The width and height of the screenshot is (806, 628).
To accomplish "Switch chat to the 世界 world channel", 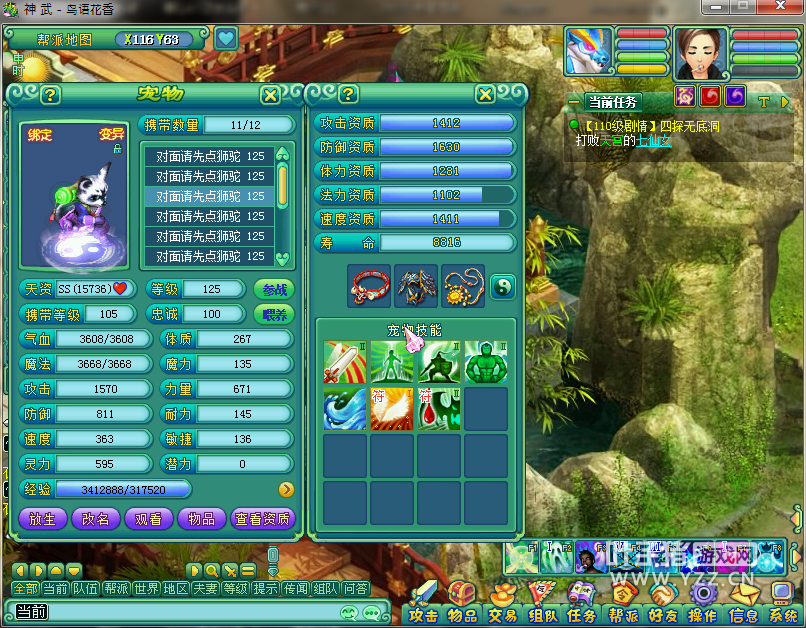I will (147, 589).
